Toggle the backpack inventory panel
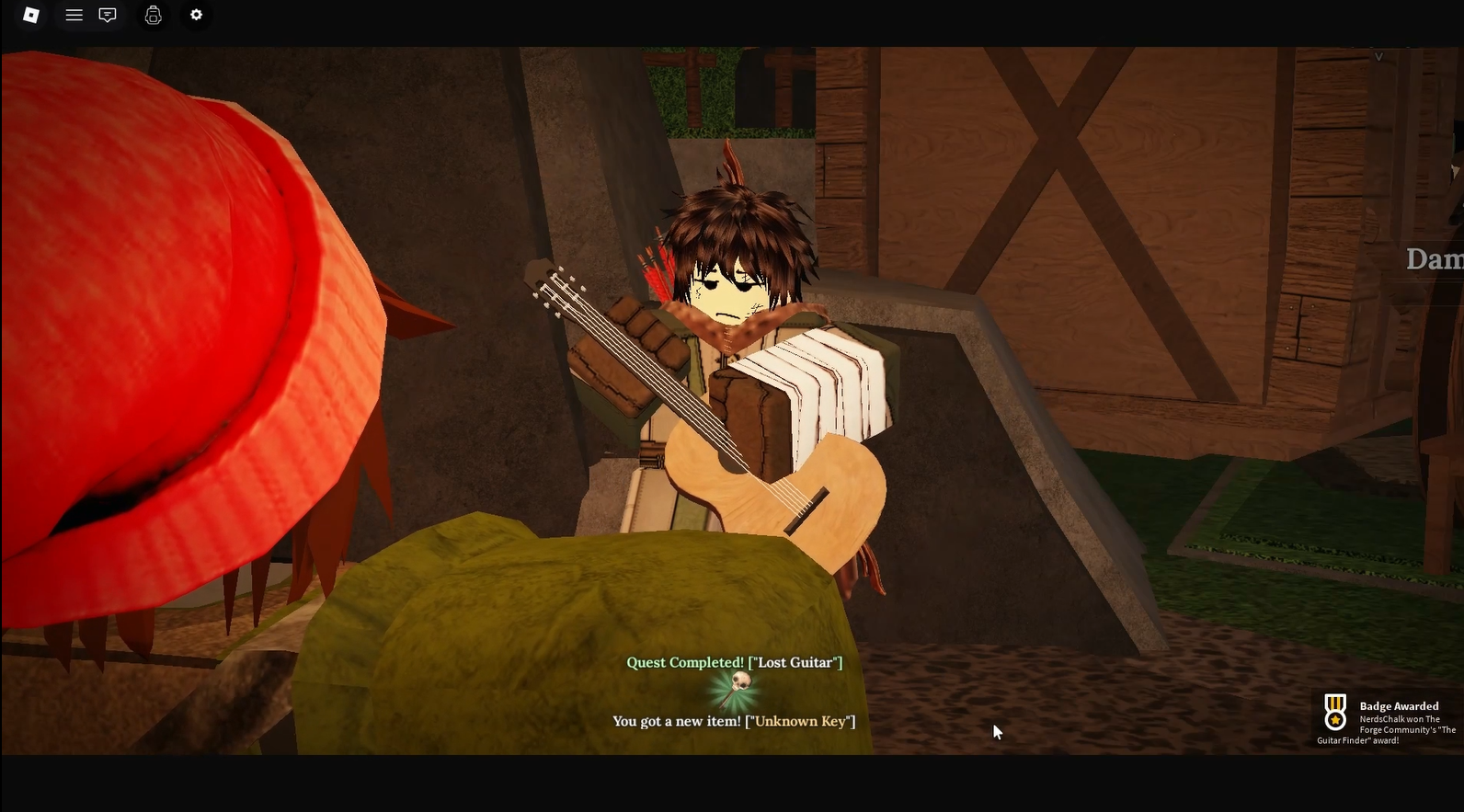 click(x=153, y=15)
